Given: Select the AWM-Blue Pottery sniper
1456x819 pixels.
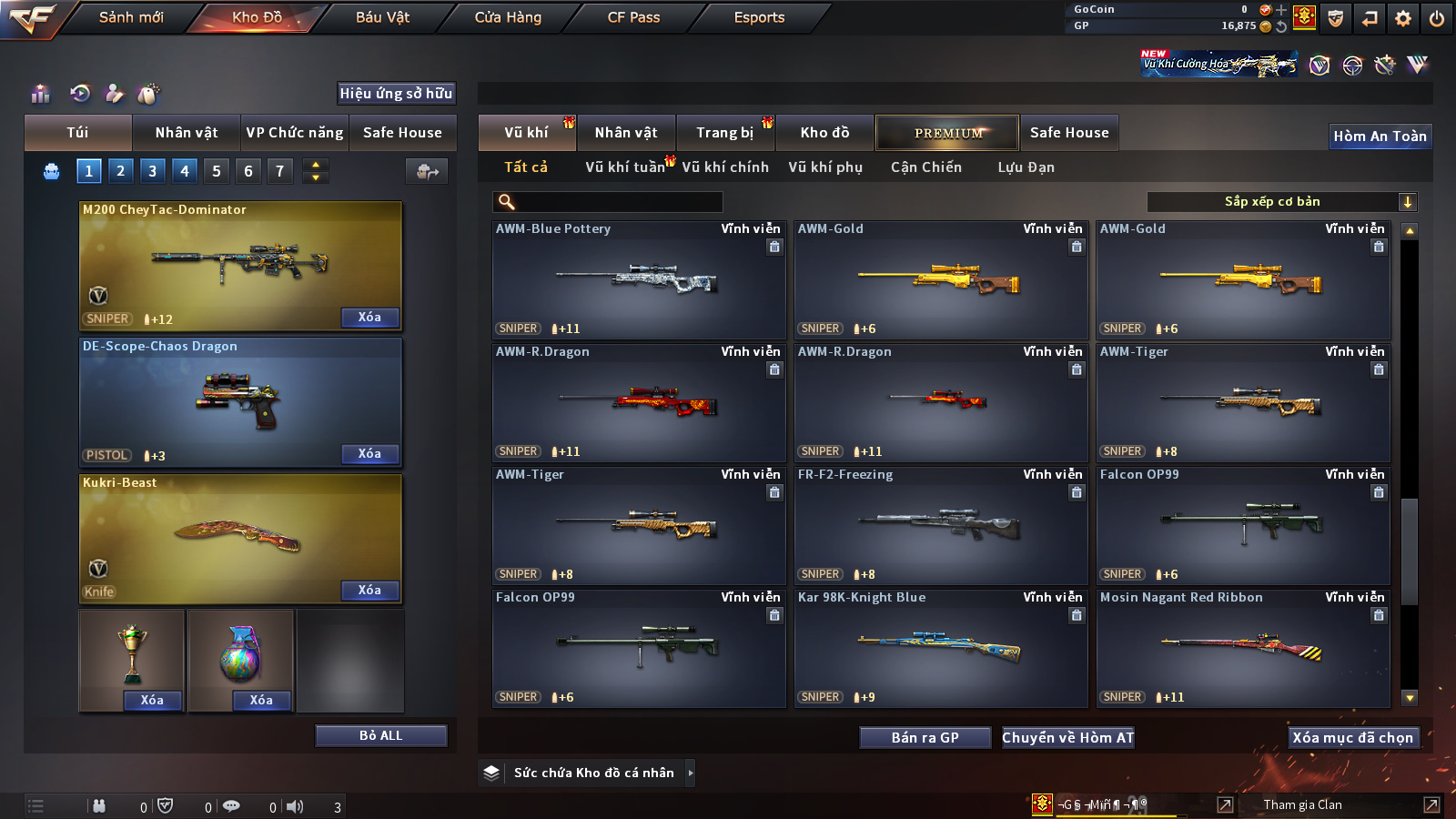Looking at the screenshot, I should 638,280.
